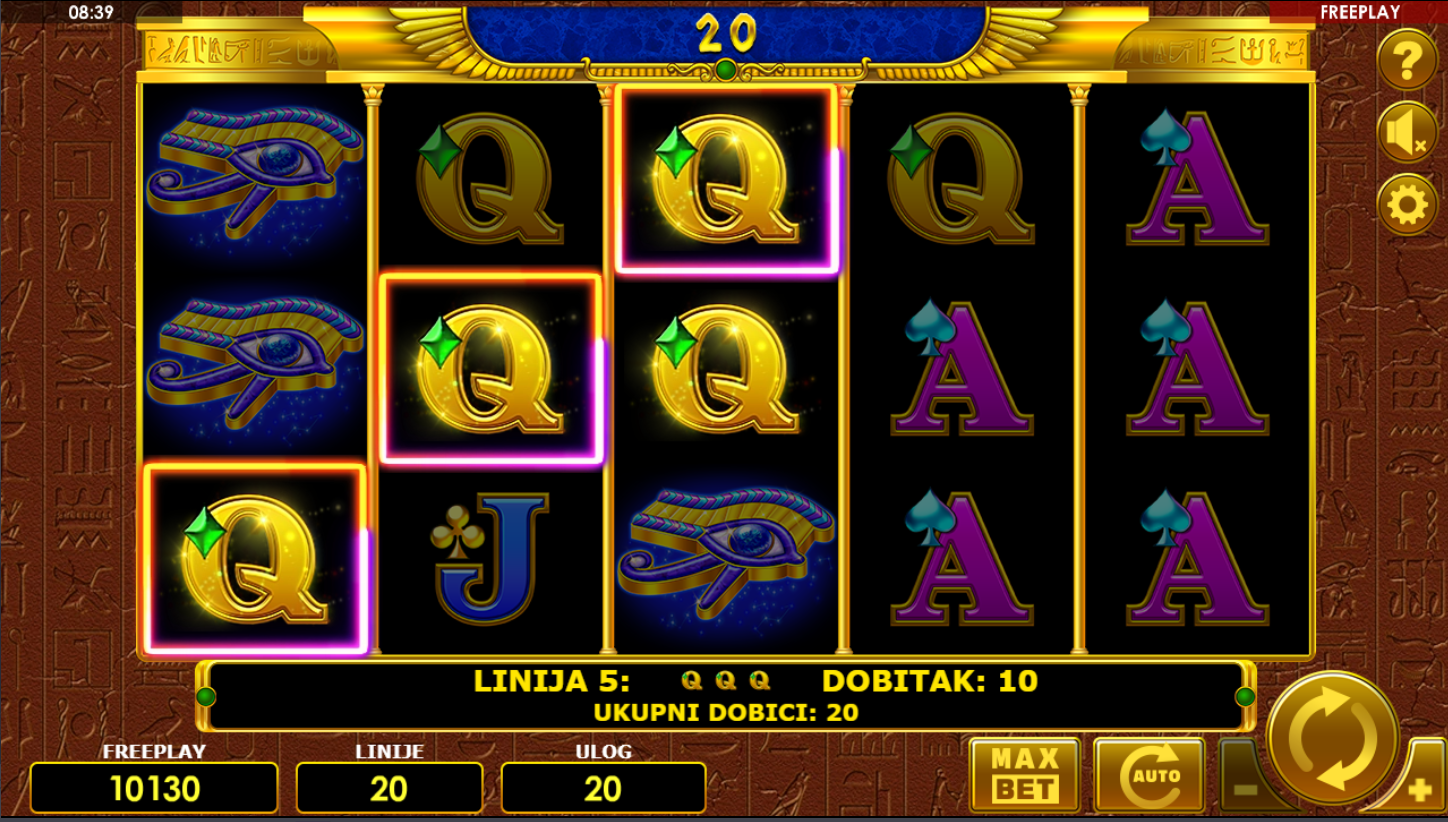Increase the bet with the plus button
The width and height of the screenshot is (1448, 822).
coord(1418,790)
